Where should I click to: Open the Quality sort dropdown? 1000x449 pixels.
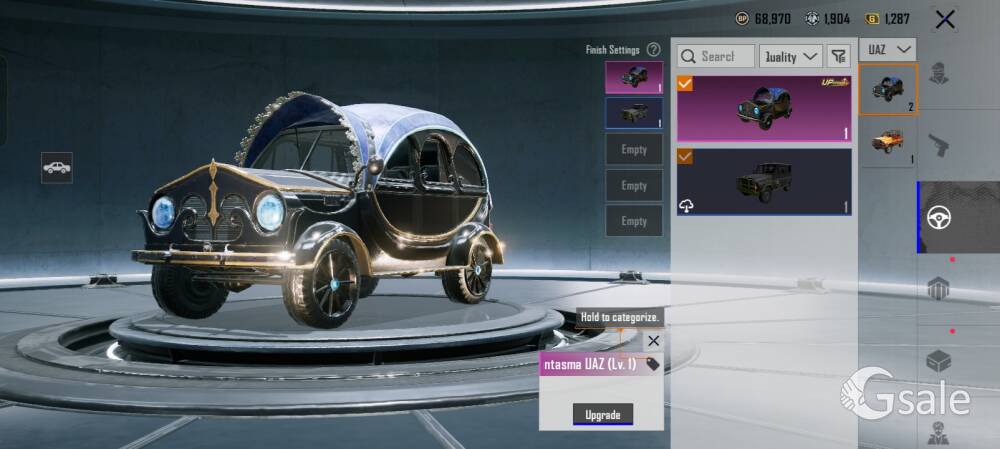[x=790, y=57]
